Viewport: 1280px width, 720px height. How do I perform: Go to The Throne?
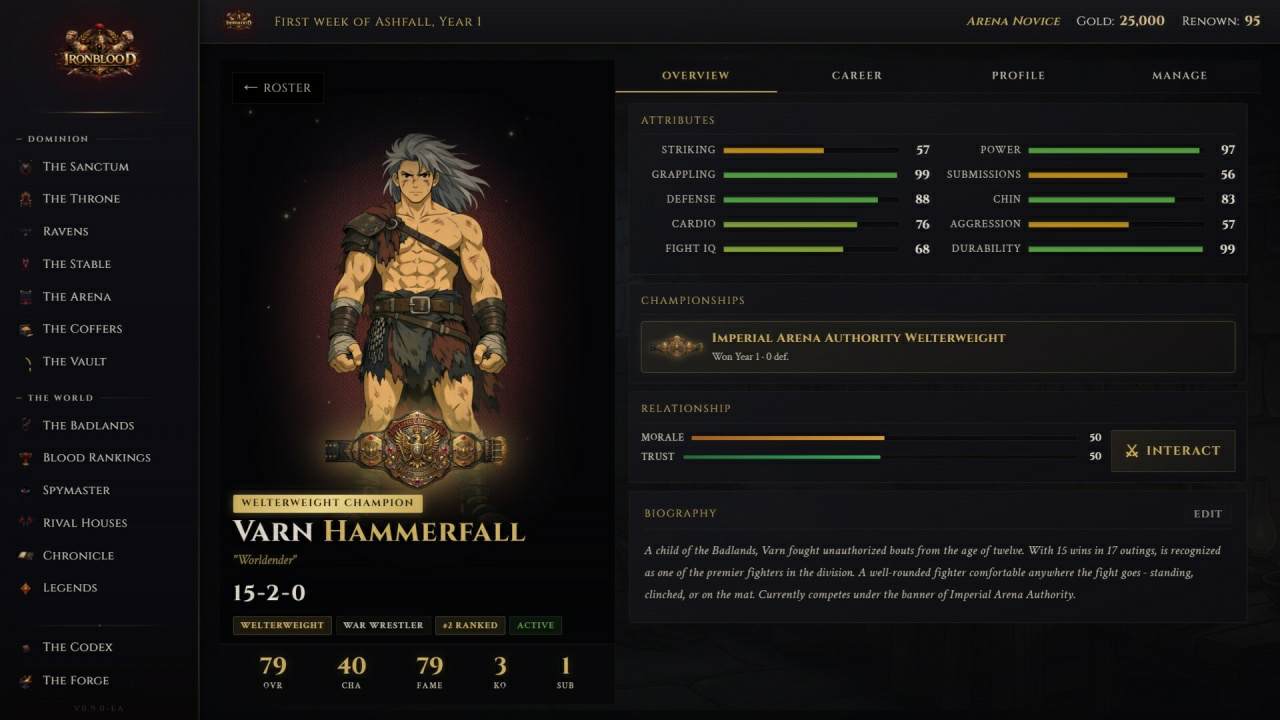pyautogui.click(x=81, y=199)
